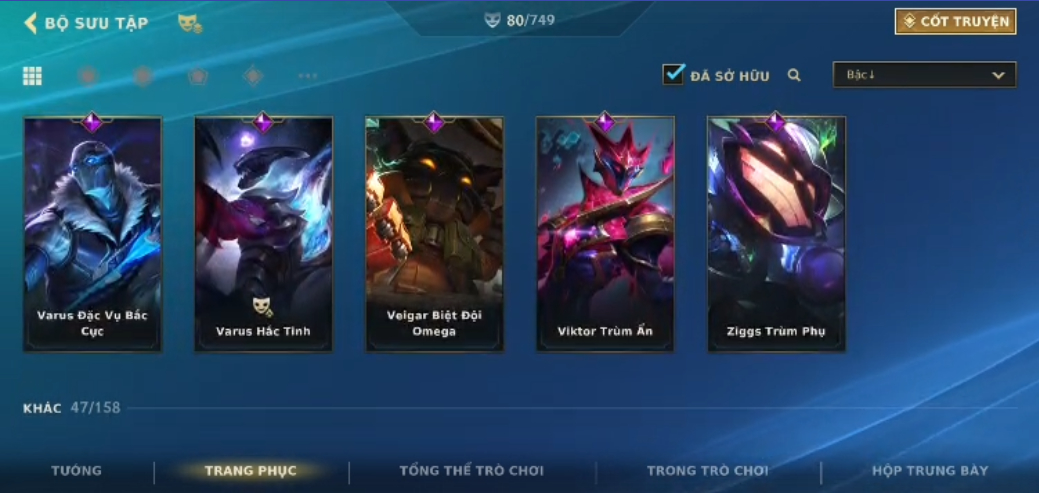This screenshot has width=1039, height=493.
Task: Go back from Bộ Sưu Tập
Action: click(31, 23)
